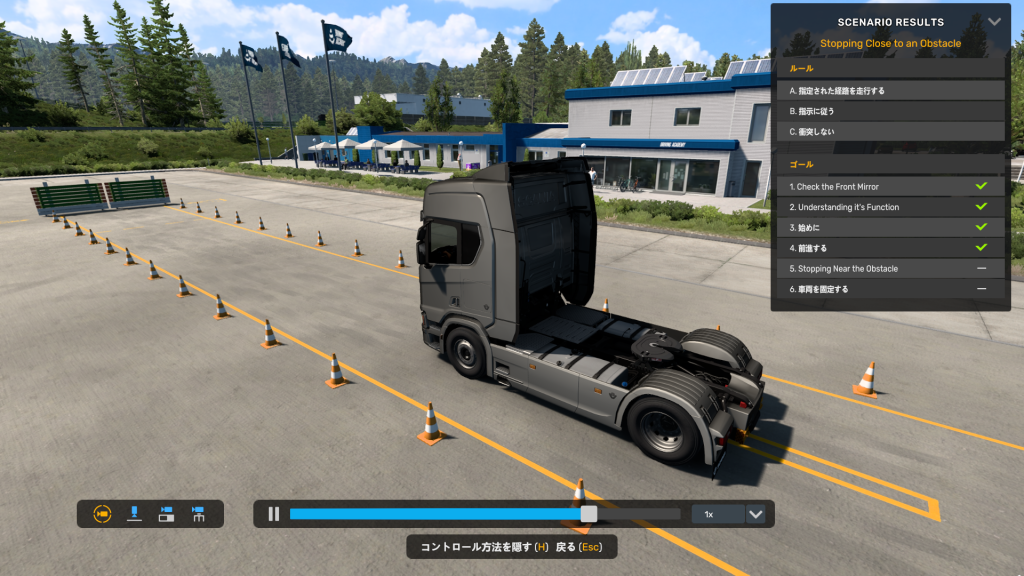Select goal 6 車両を固定する row

(x=890, y=289)
